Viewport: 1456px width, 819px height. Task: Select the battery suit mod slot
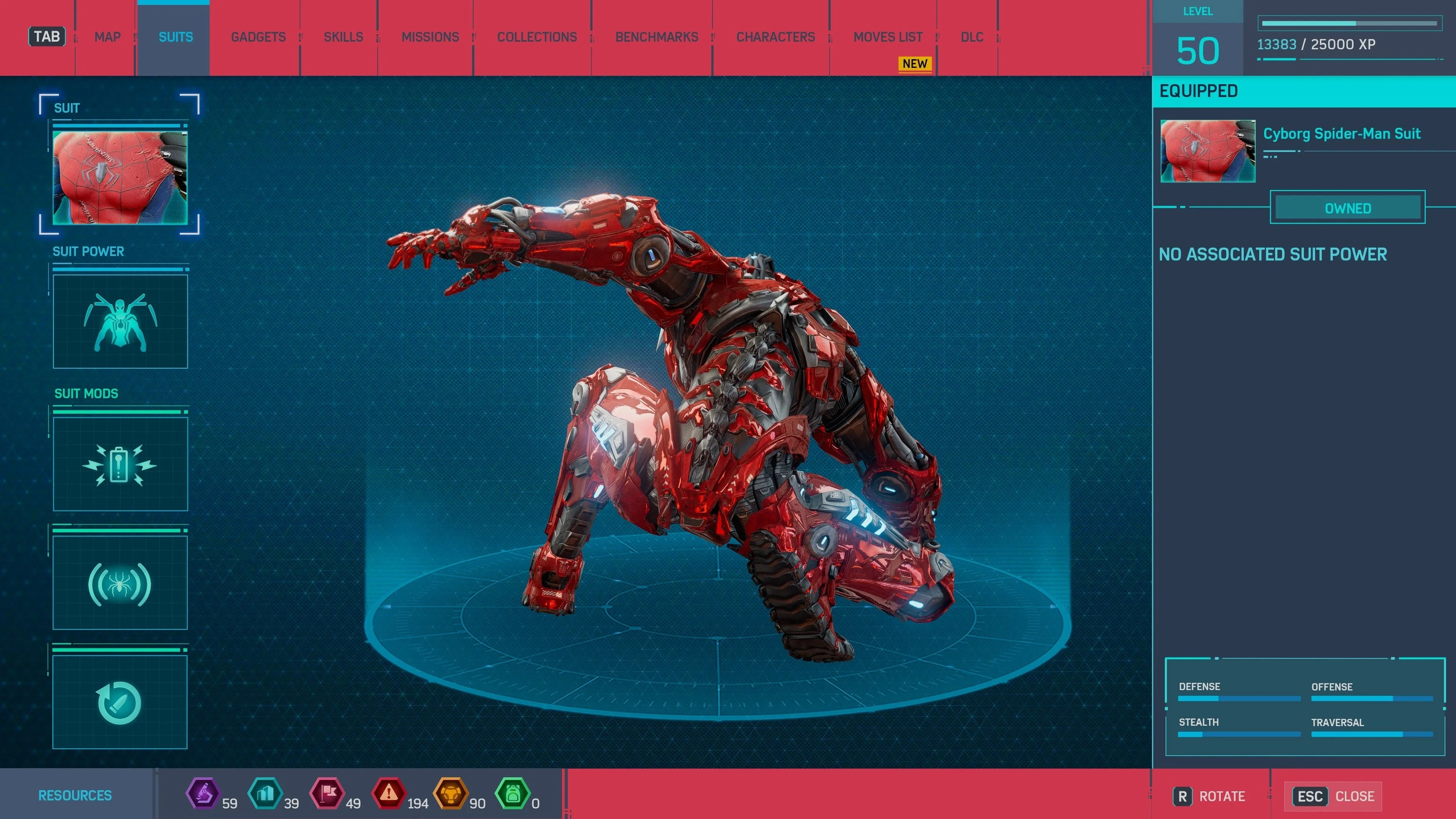tap(120, 464)
